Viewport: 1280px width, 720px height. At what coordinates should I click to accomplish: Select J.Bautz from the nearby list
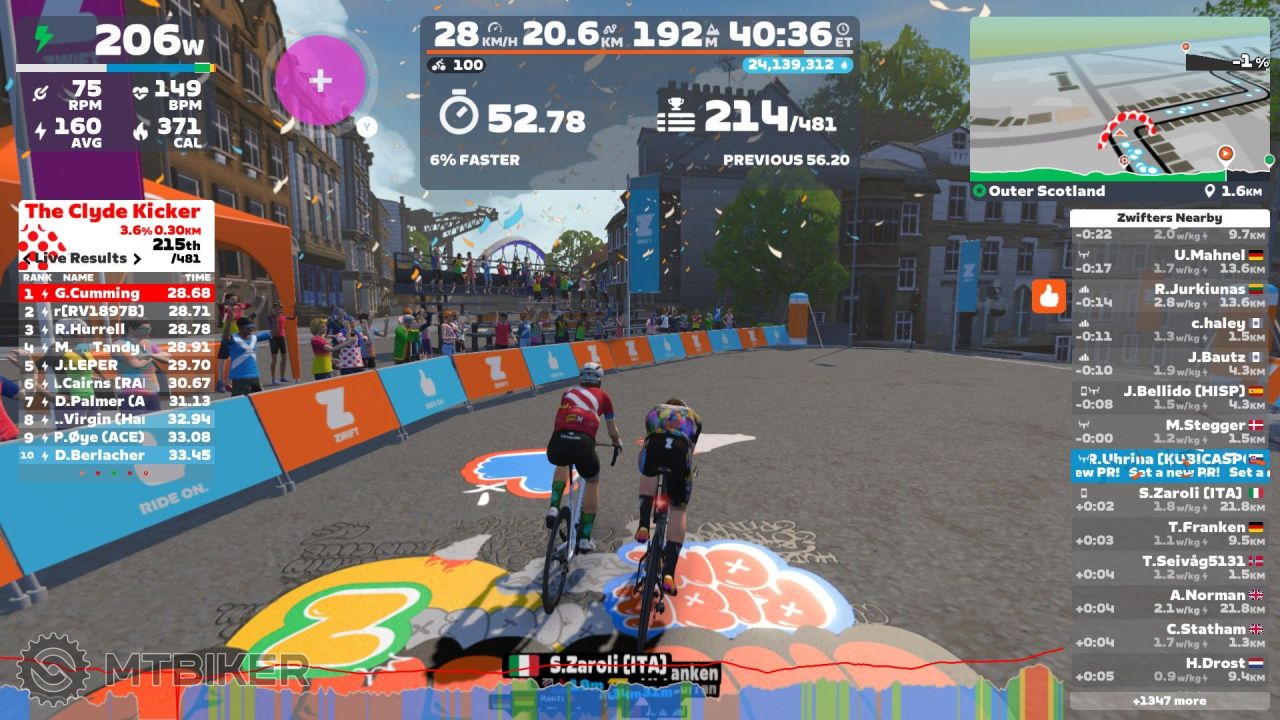point(1169,363)
